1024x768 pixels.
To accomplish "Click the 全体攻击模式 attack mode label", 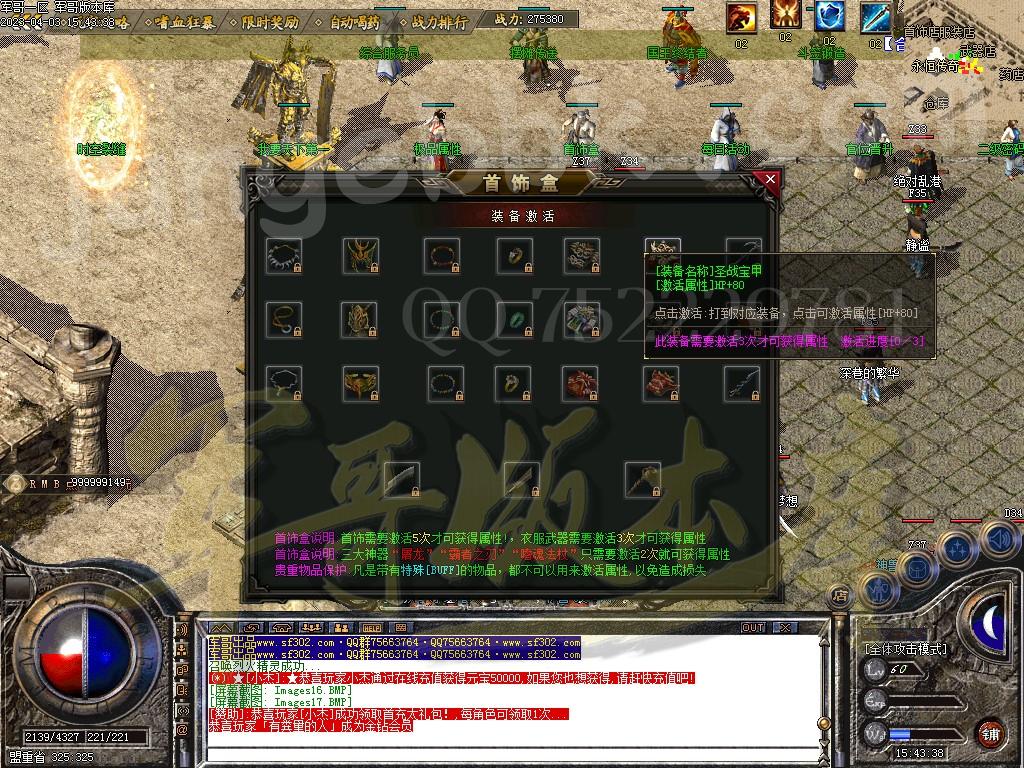I will click(x=904, y=648).
